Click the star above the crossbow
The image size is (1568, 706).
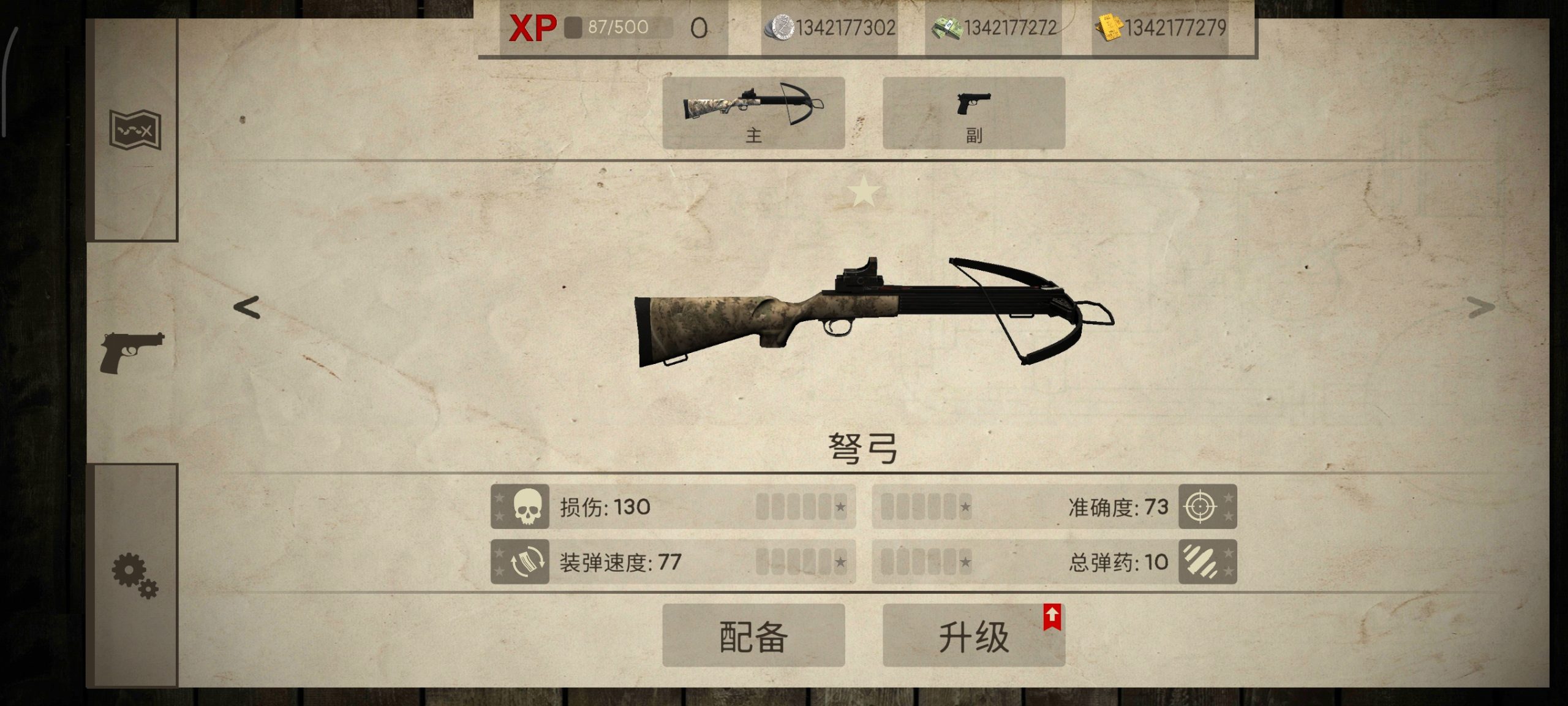[x=864, y=190]
